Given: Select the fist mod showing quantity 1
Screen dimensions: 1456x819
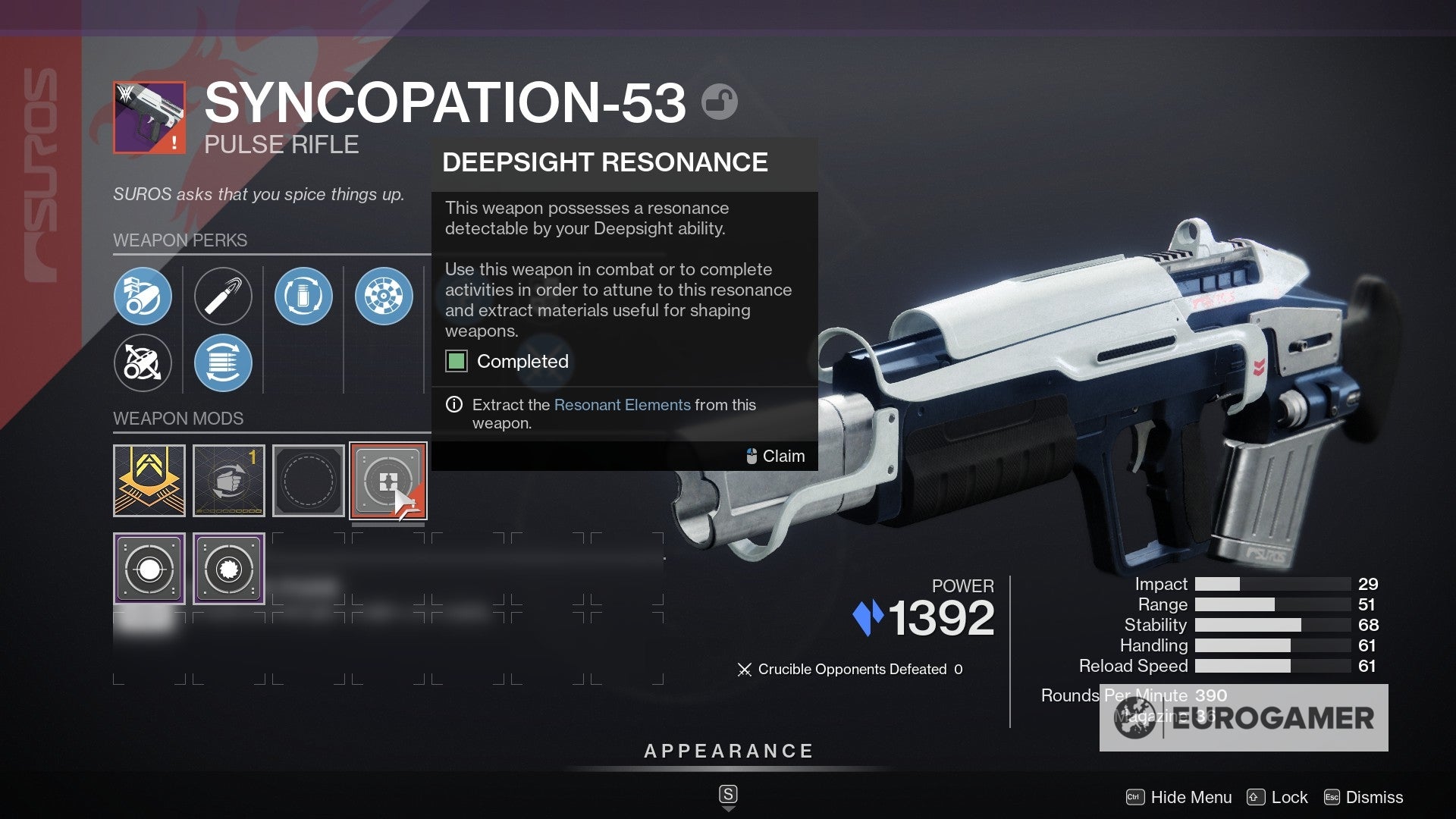Looking at the screenshot, I should (229, 481).
